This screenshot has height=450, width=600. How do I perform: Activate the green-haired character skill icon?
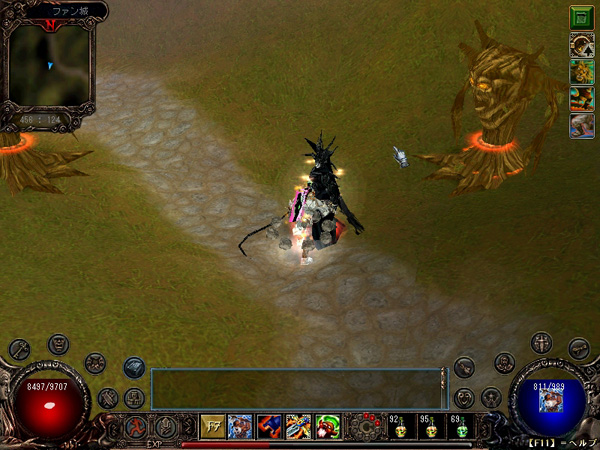[328, 426]
